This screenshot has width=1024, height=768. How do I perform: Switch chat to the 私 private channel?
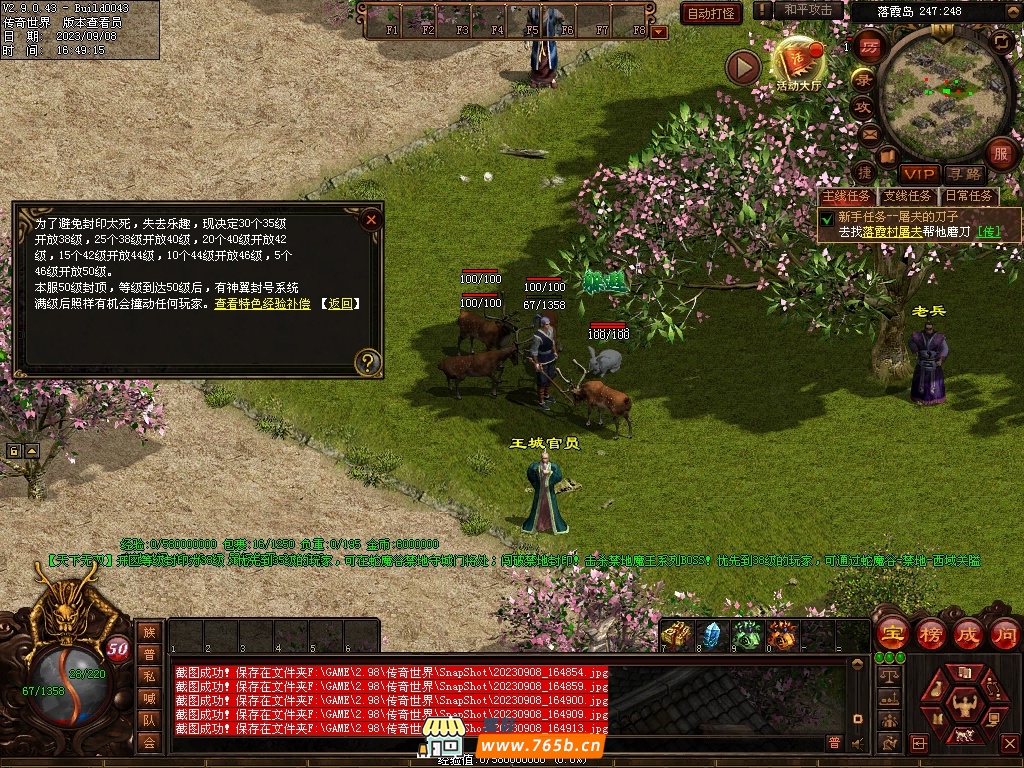(x=149, y=675)
